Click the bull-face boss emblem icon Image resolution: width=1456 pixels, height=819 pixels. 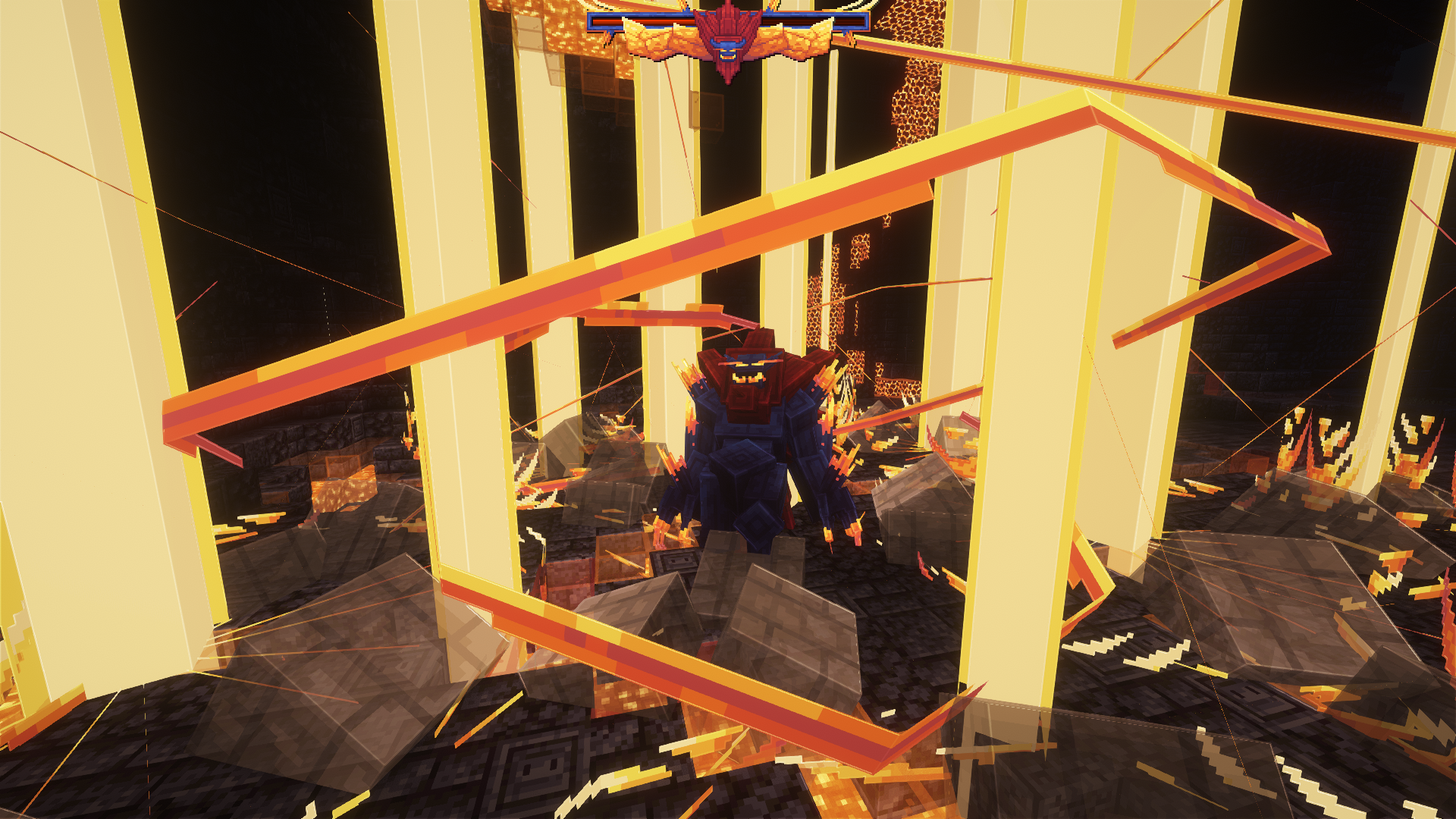[728, 49]
